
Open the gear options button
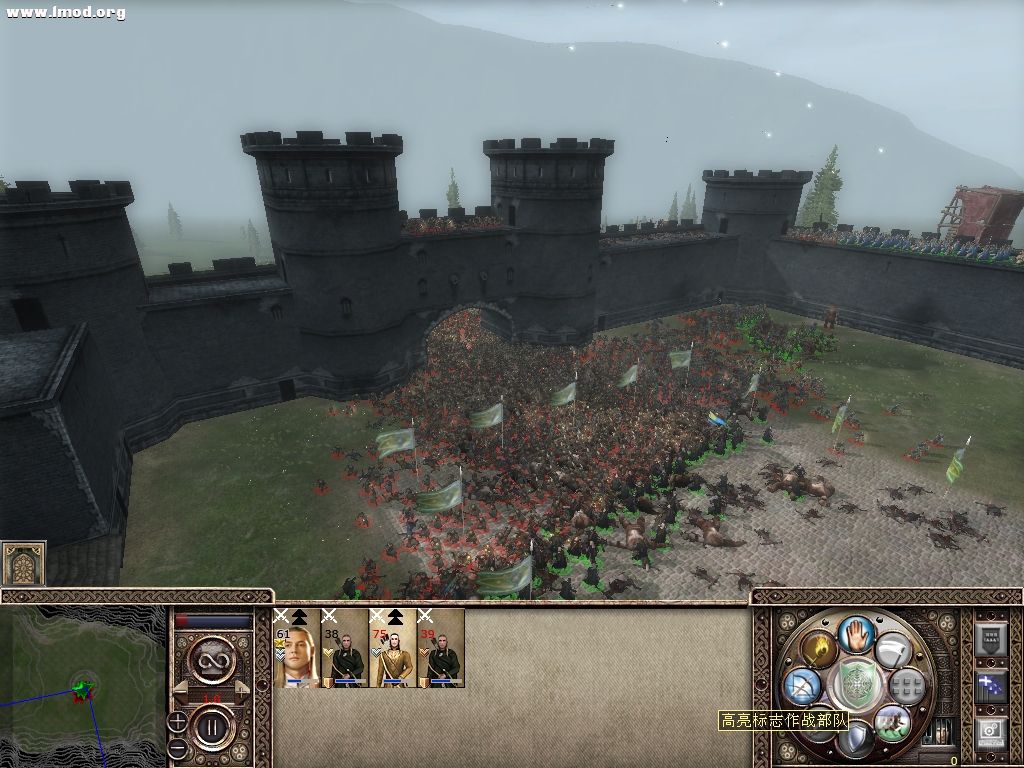coord(991,731)
